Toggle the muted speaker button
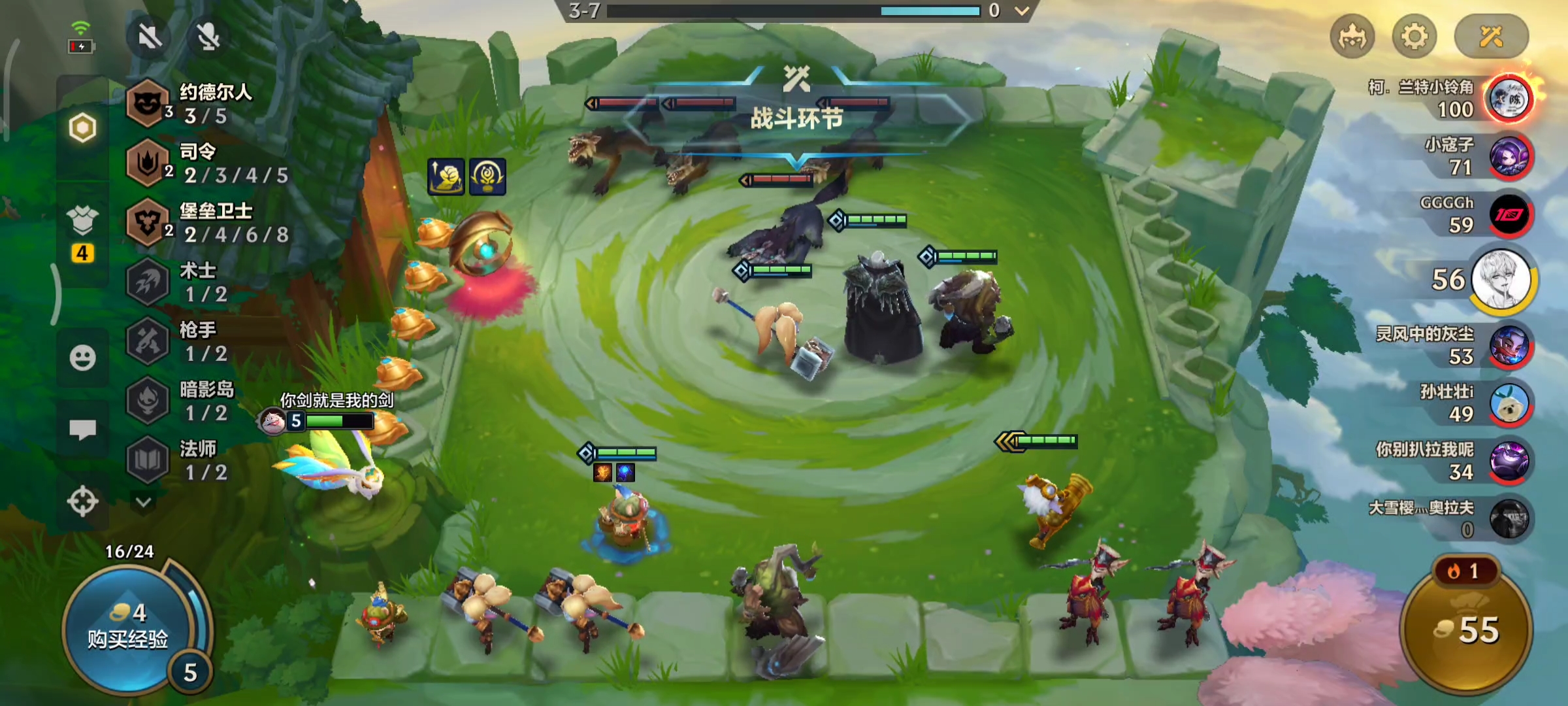Image resolution: width=1568 pixels, height=706 pixels. pyautogui.click(x=150, y=37)
